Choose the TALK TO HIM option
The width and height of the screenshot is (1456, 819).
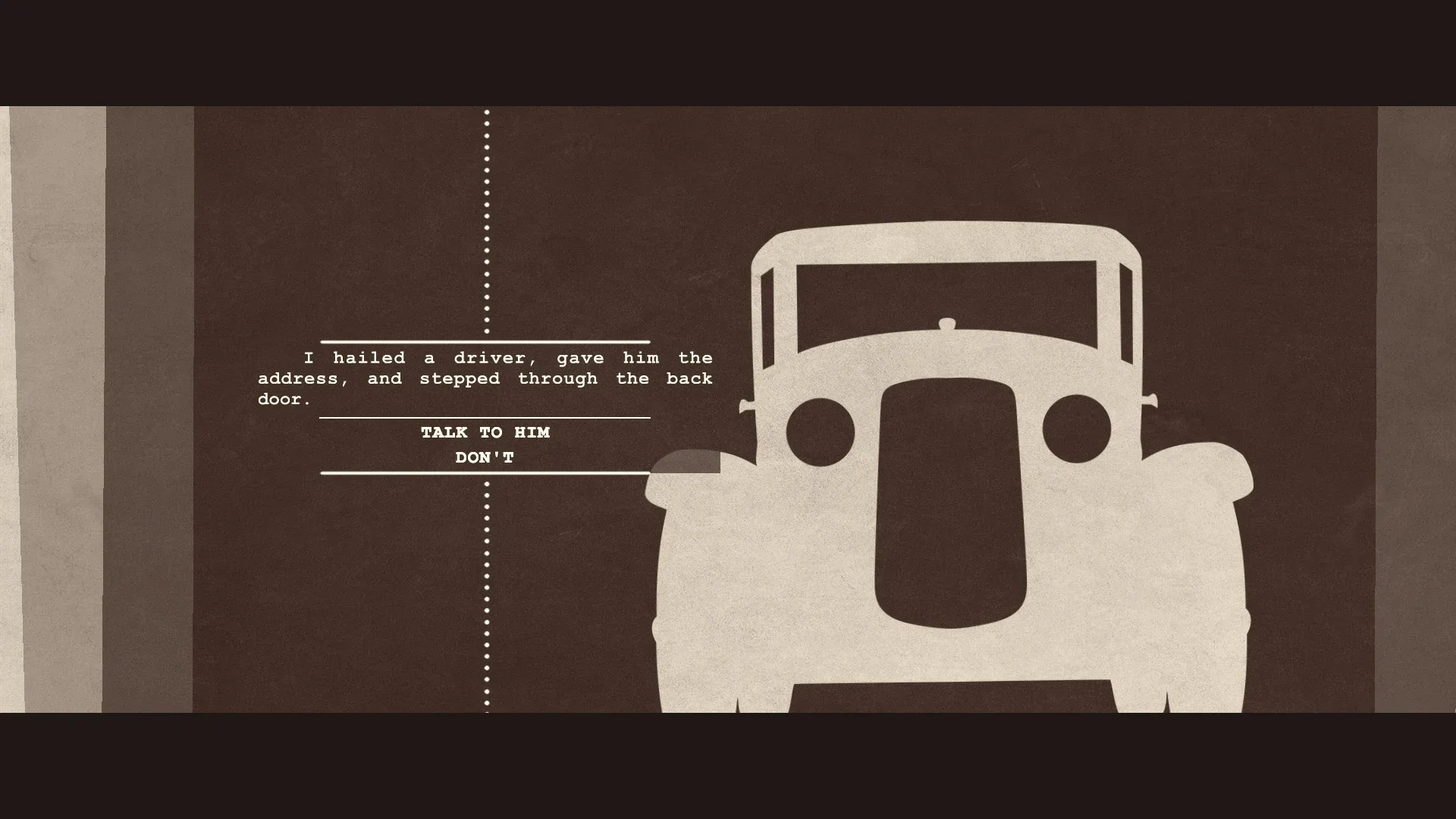pyautogui.click(x=485, y=432)
